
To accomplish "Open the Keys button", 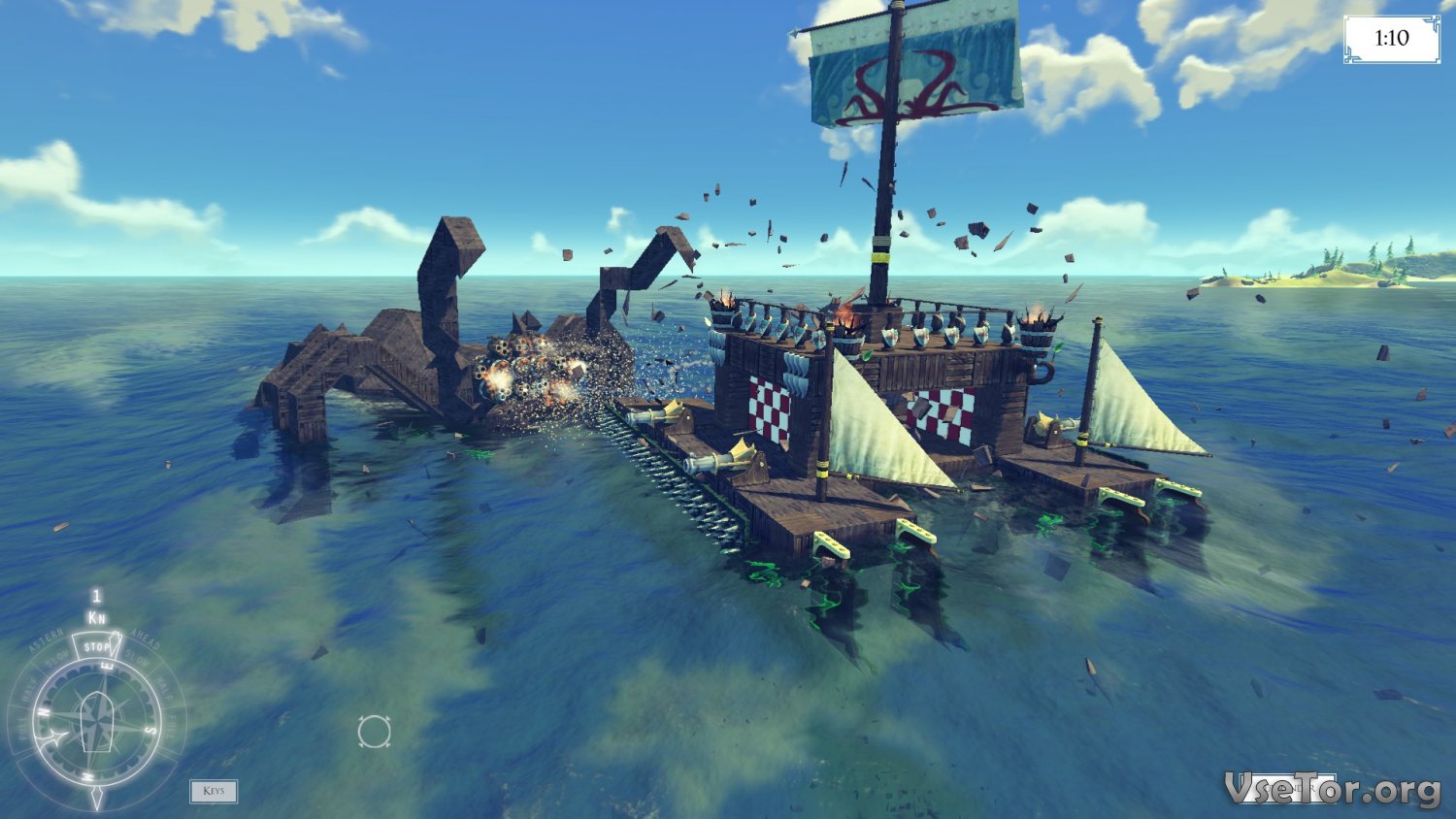I will tap(214, 791).
